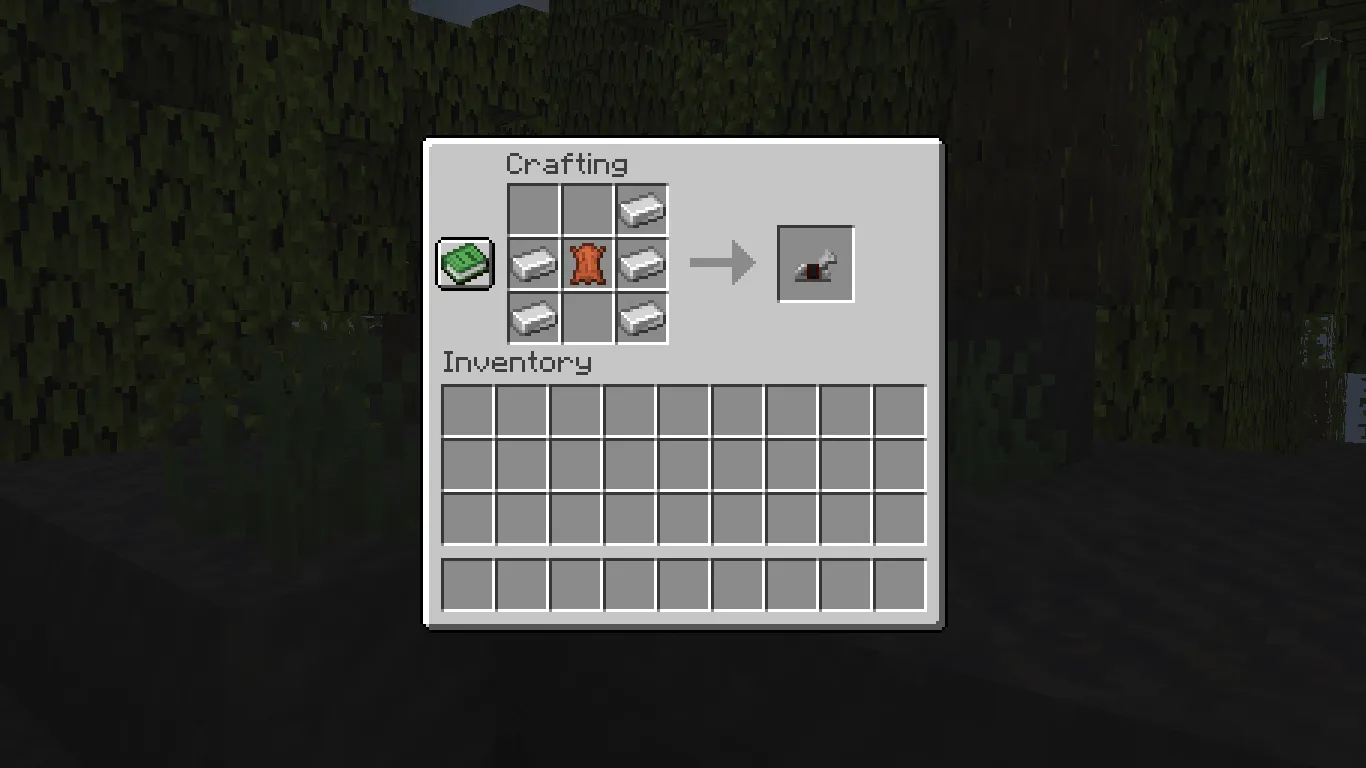Pick up the crafted iron horse armor
This screenshot has height=768, width=1366.
[815, 264]
